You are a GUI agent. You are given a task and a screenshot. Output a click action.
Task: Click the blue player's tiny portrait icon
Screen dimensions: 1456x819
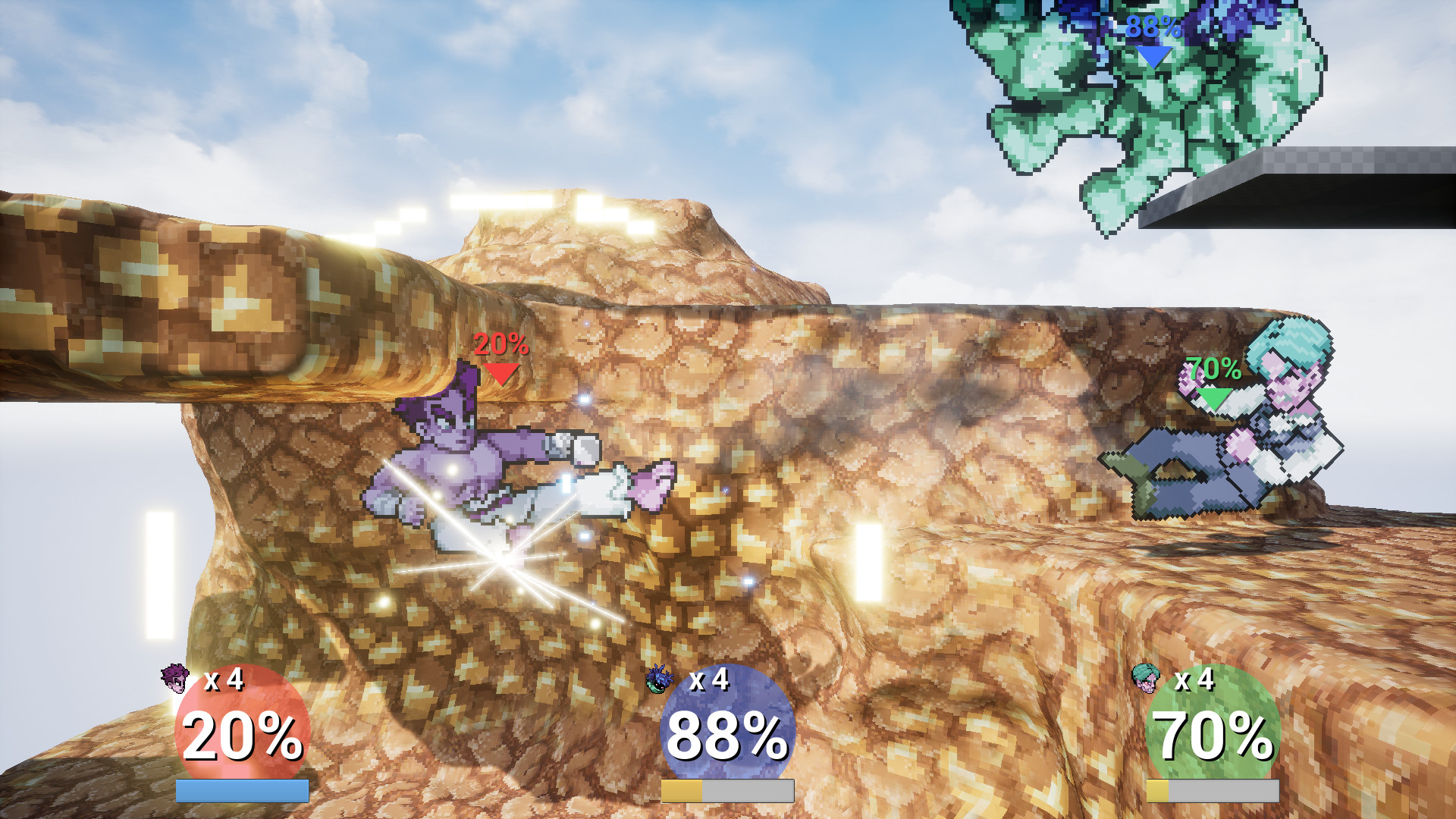pos(659,682)
